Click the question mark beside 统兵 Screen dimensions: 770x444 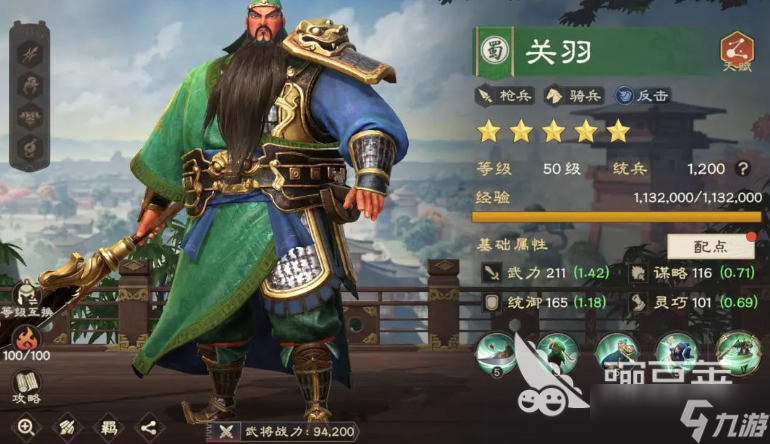coord(742,169)
